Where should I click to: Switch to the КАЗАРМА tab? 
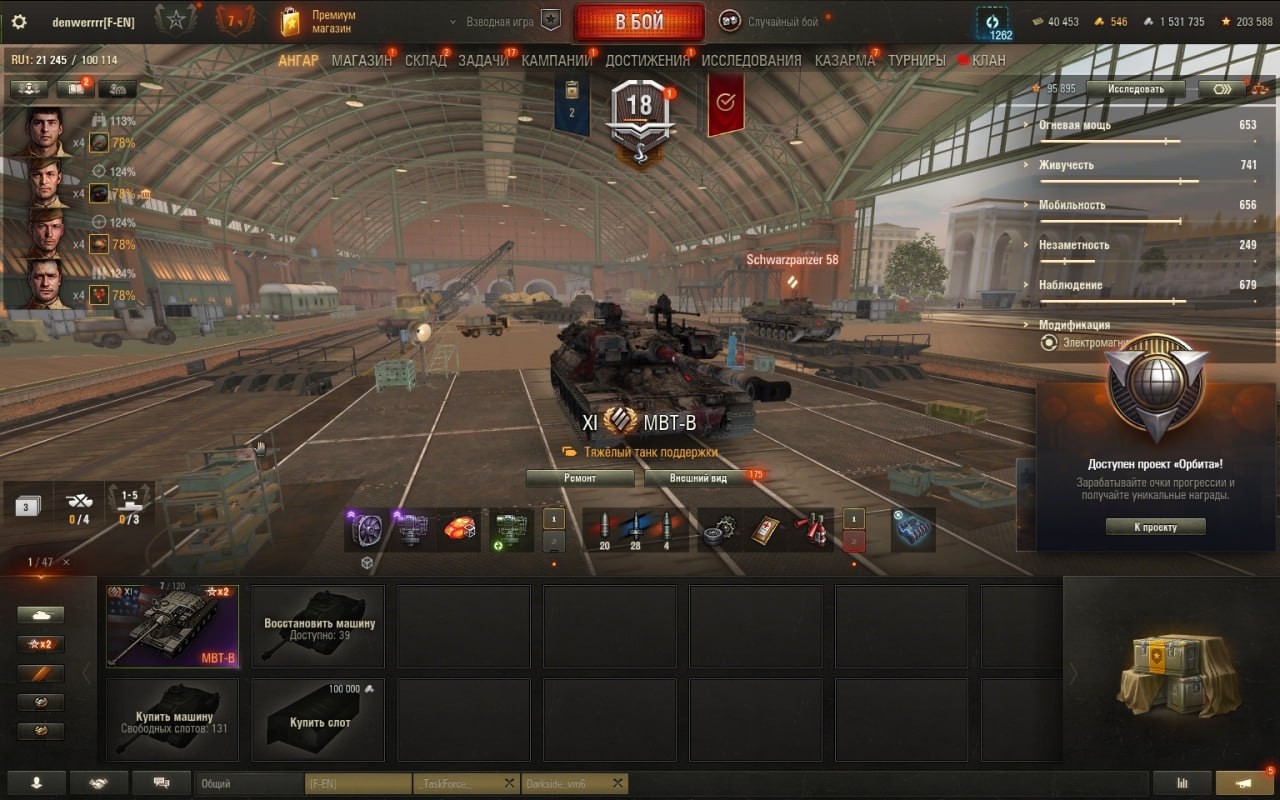click(x=844, y=61)
